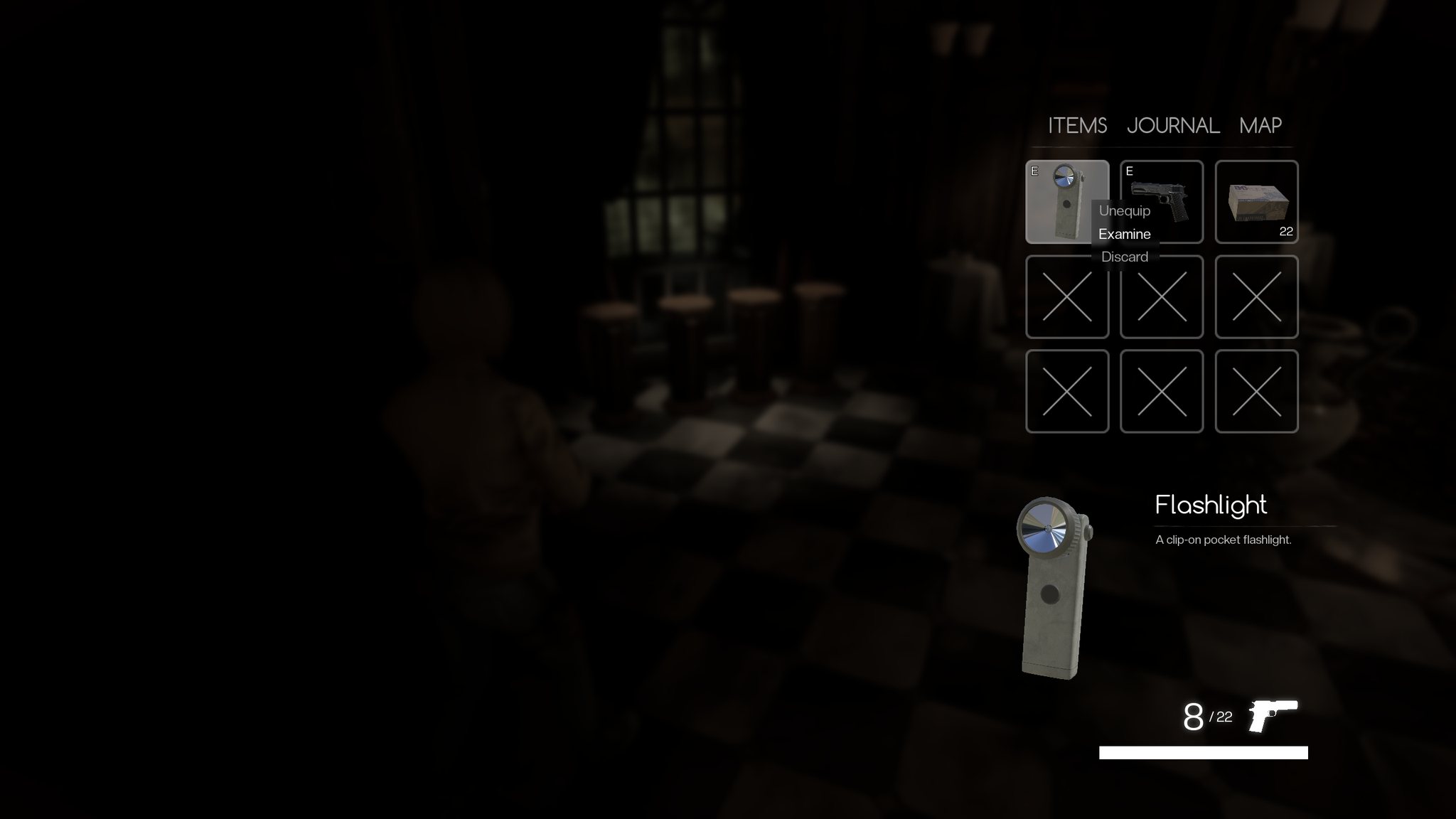Switch to the ITEMS tab
This screenshot has height=819, width=1456.
tap(1076, 126)
